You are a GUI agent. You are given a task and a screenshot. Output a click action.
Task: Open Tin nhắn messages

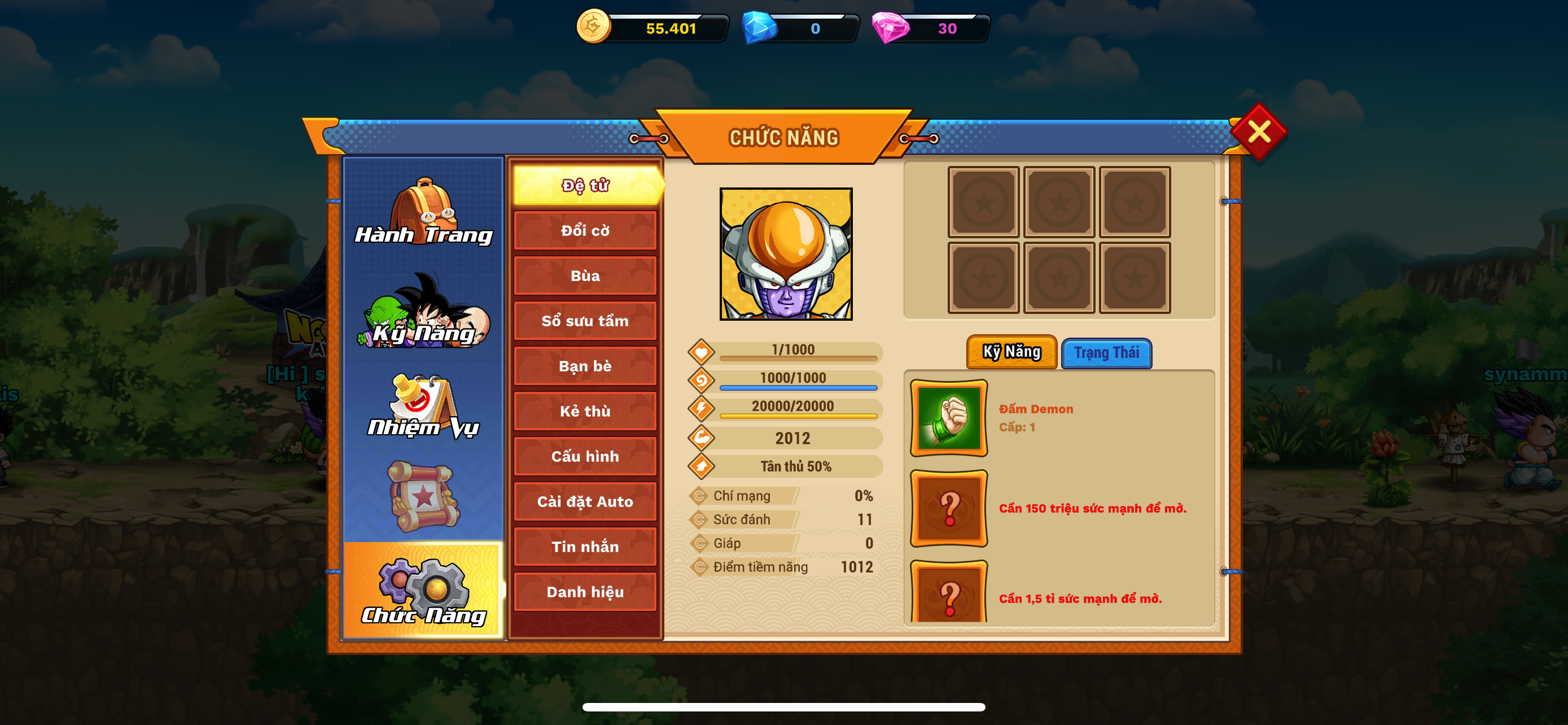585,547
